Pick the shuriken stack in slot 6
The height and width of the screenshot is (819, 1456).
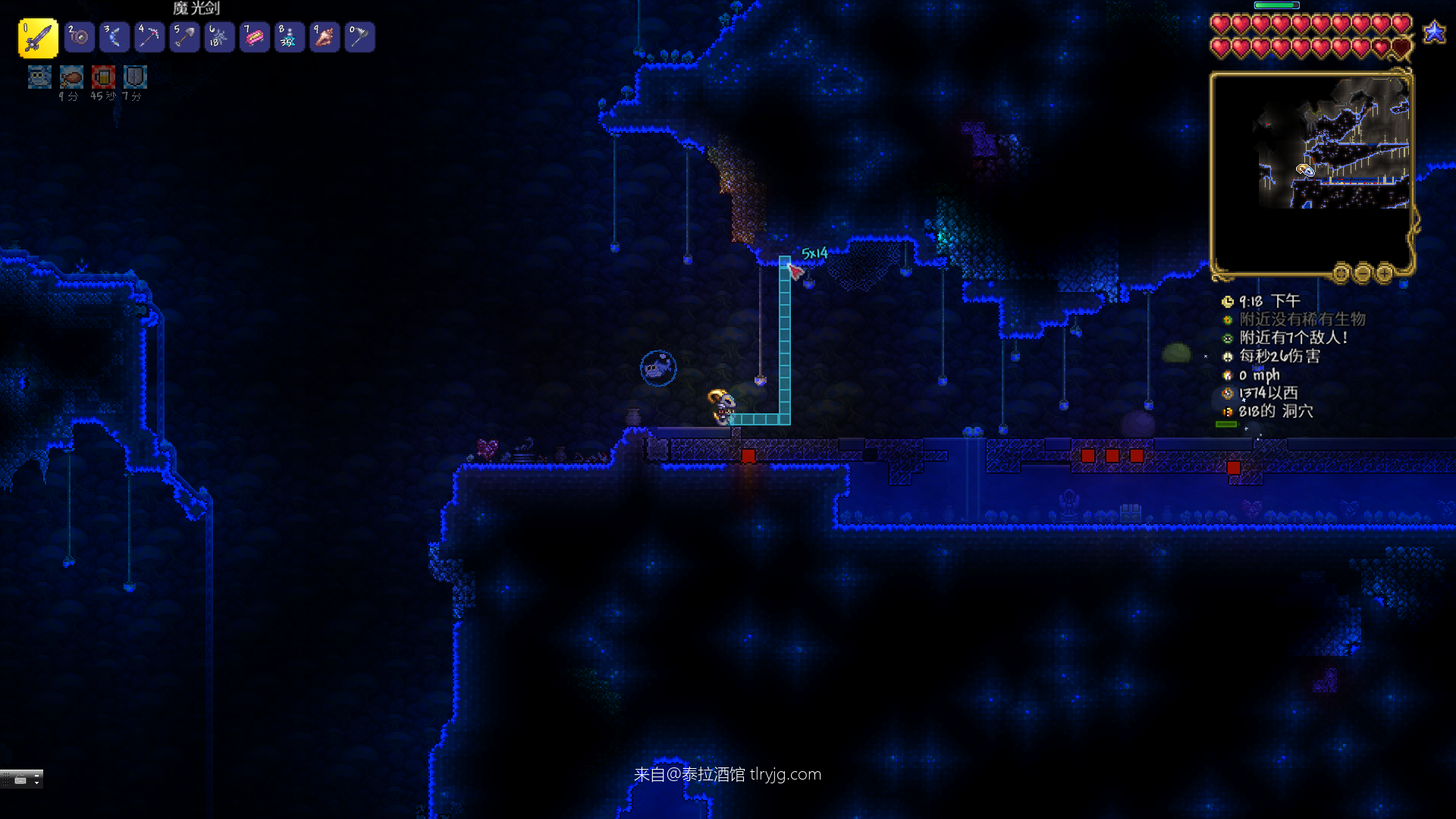click(219, 37)
